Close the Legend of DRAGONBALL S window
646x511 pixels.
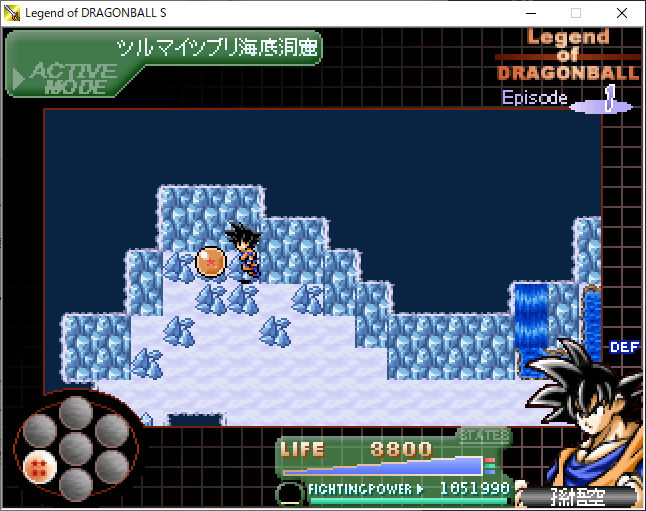tap(622, 14)
